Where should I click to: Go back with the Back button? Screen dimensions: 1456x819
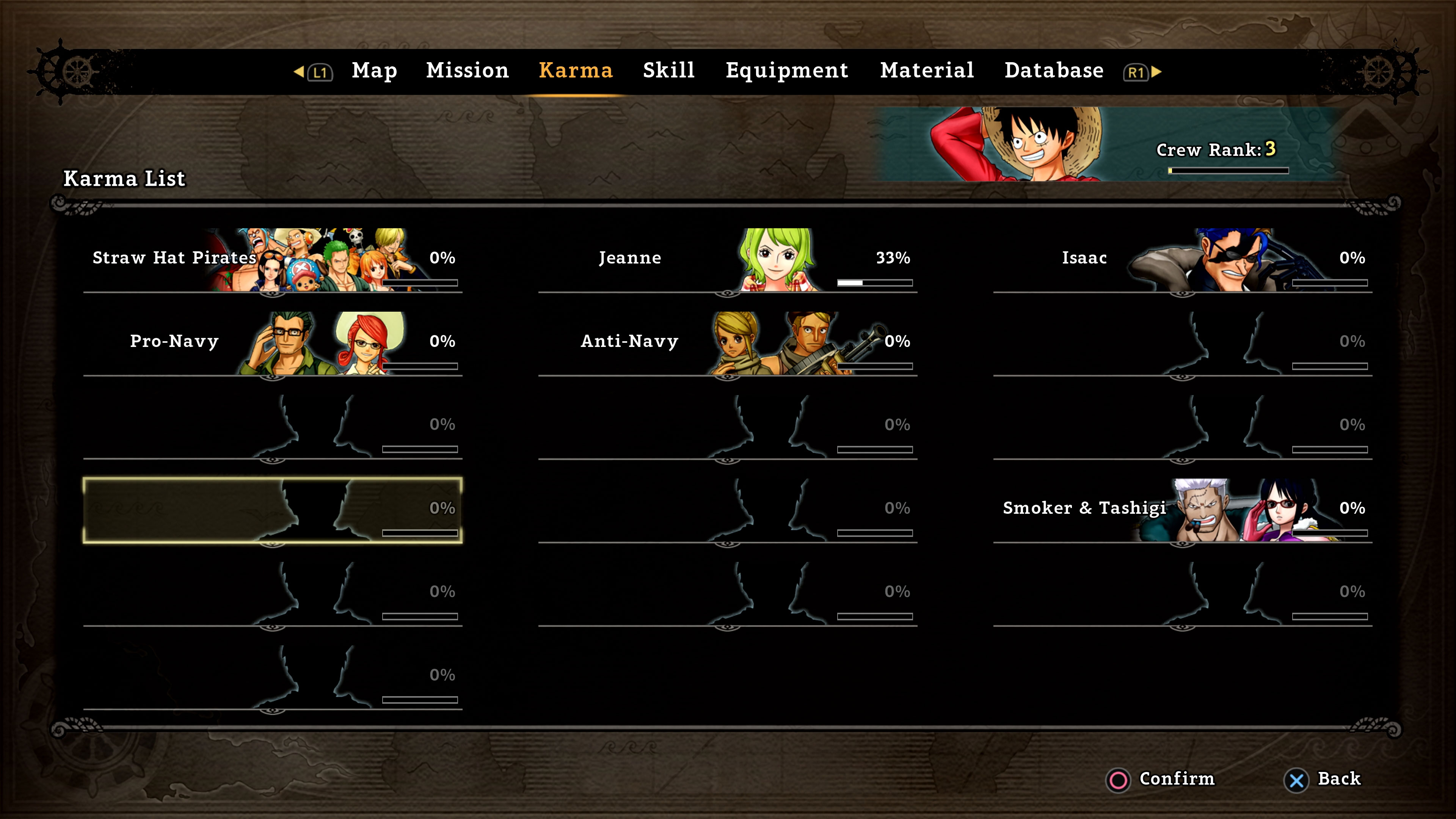point(1323,779)
